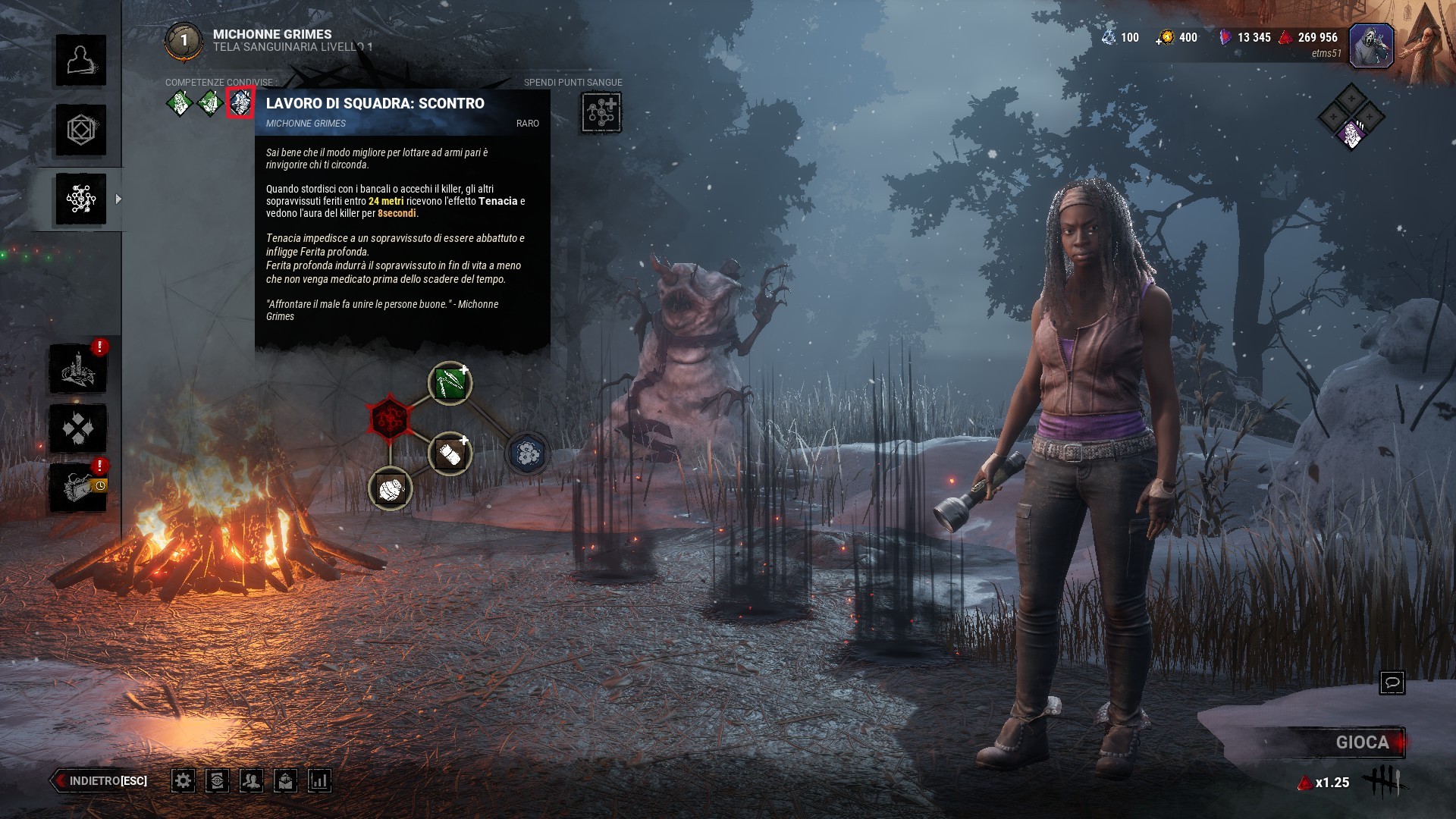
Task: Open the character selection silhouette tab
Action: (80, 60)
